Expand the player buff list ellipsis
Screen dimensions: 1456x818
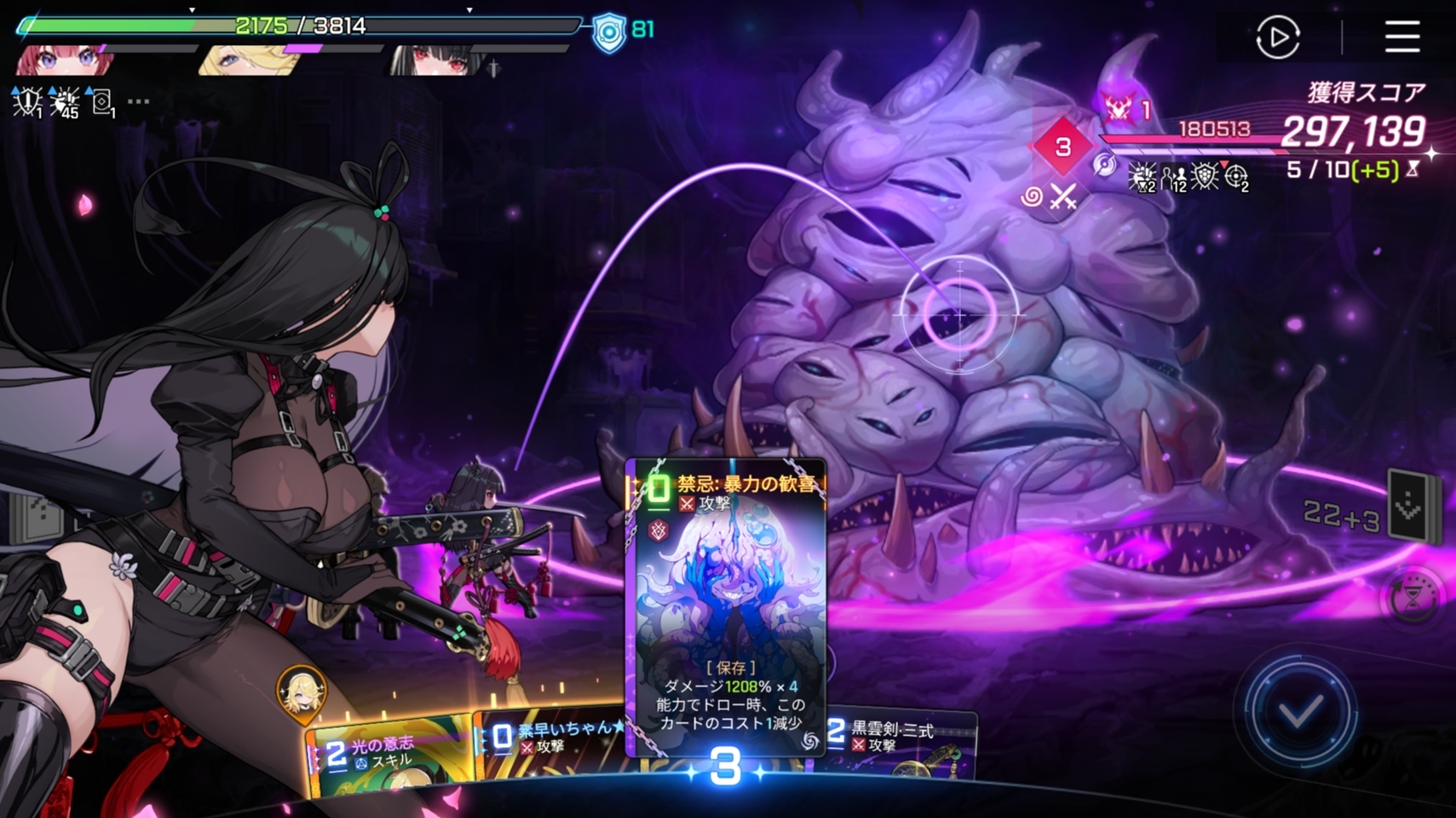138,102
